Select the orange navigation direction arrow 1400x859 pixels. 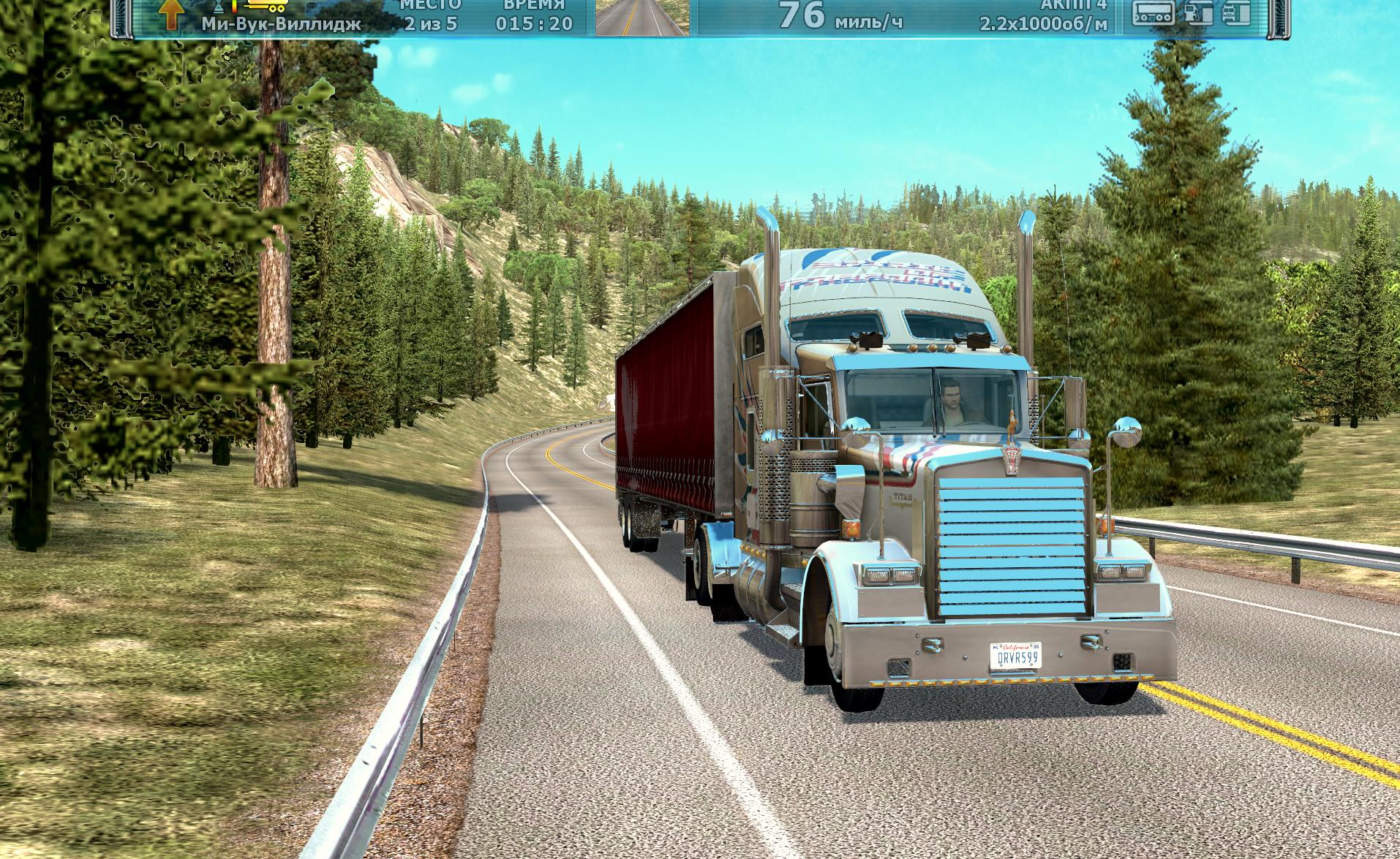[x=171, y=15]
